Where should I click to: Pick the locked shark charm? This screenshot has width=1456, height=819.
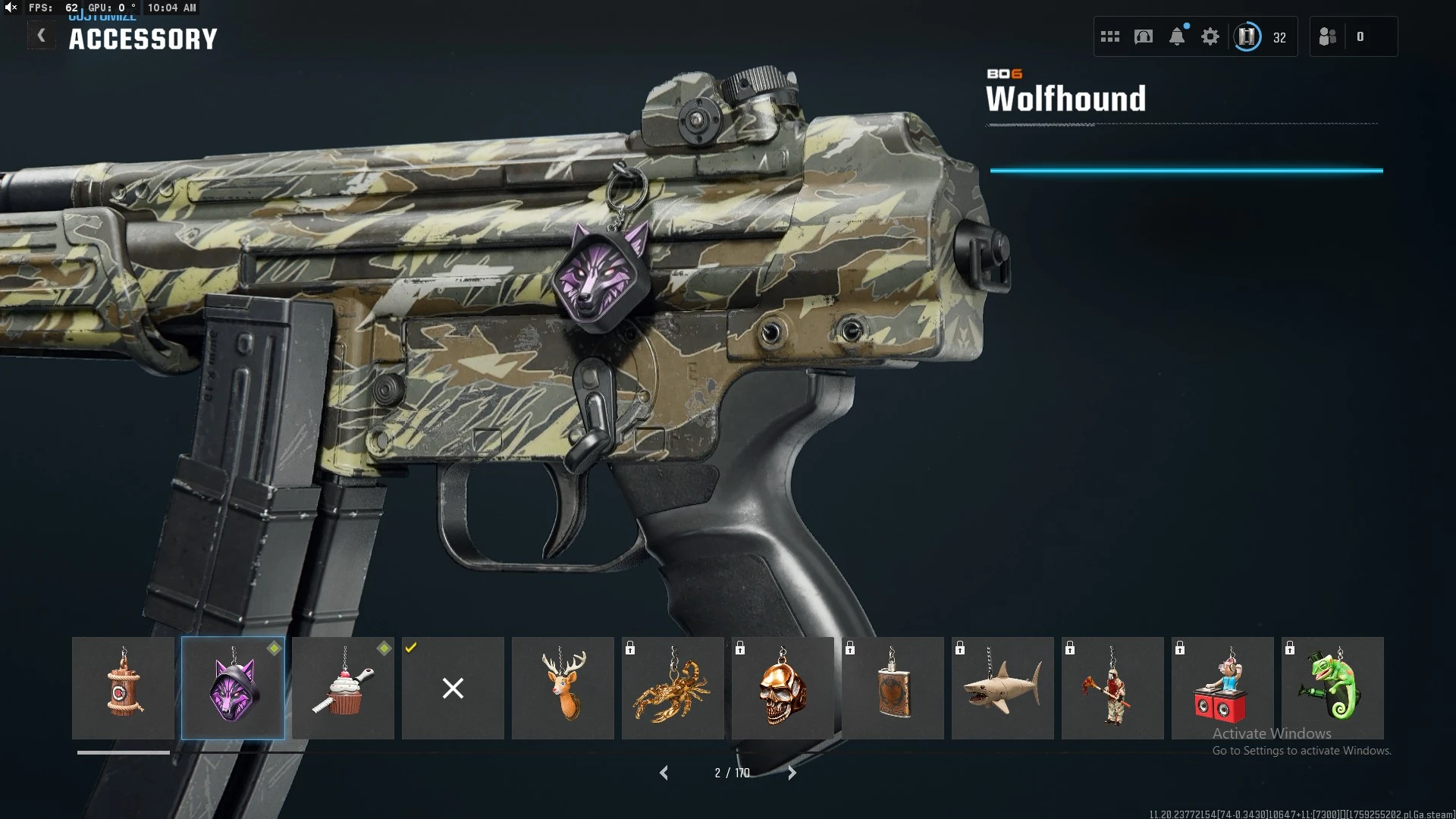[x=1003, y=688]
